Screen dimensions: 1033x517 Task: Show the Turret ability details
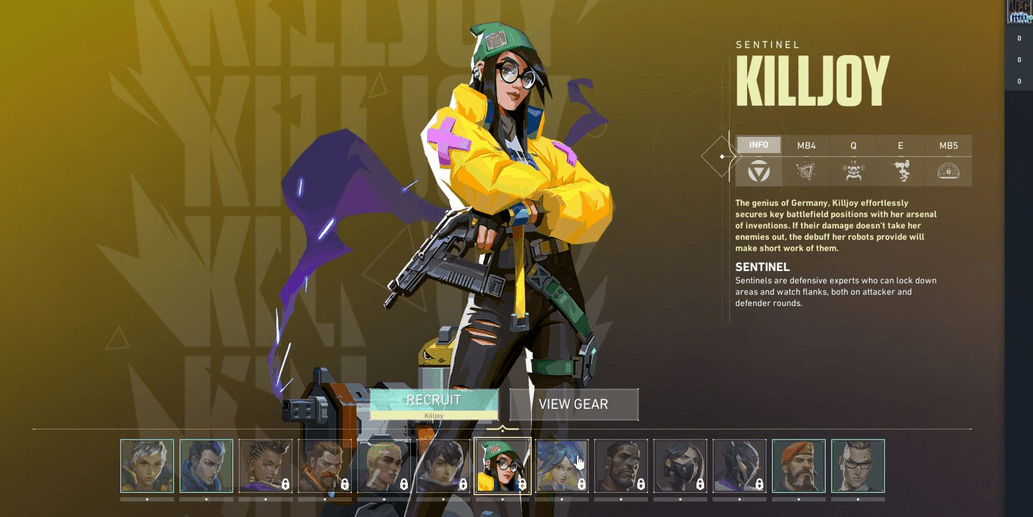[901, 171]
